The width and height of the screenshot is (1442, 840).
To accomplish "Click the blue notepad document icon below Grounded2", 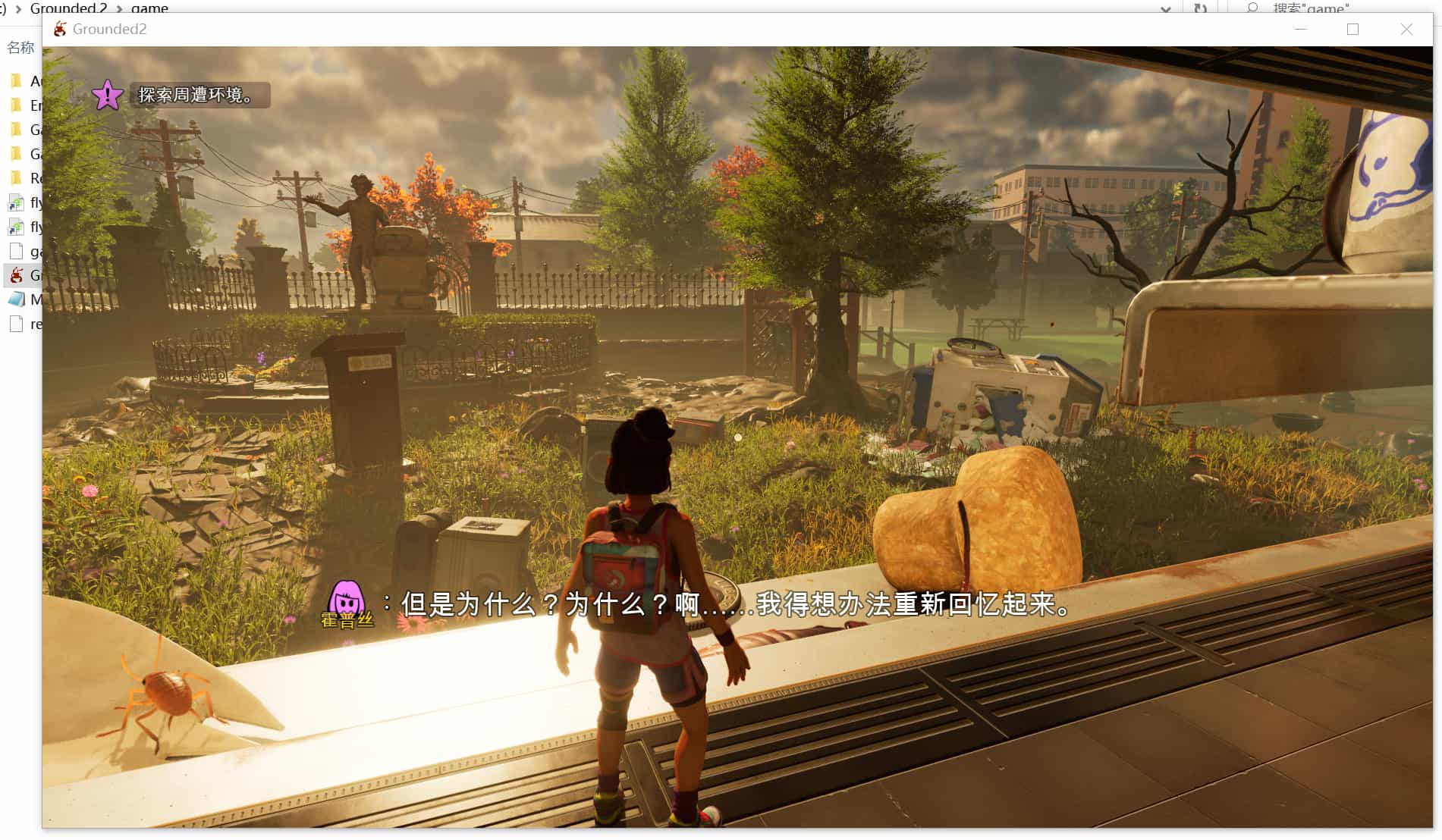I will tap(16, 299).
